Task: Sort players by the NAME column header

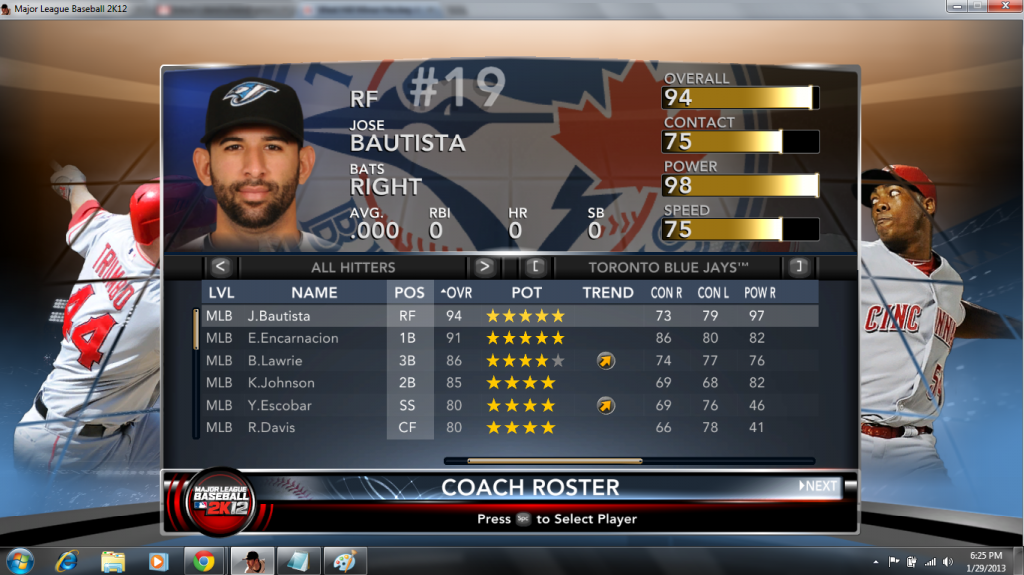Action: coord(314,293)
